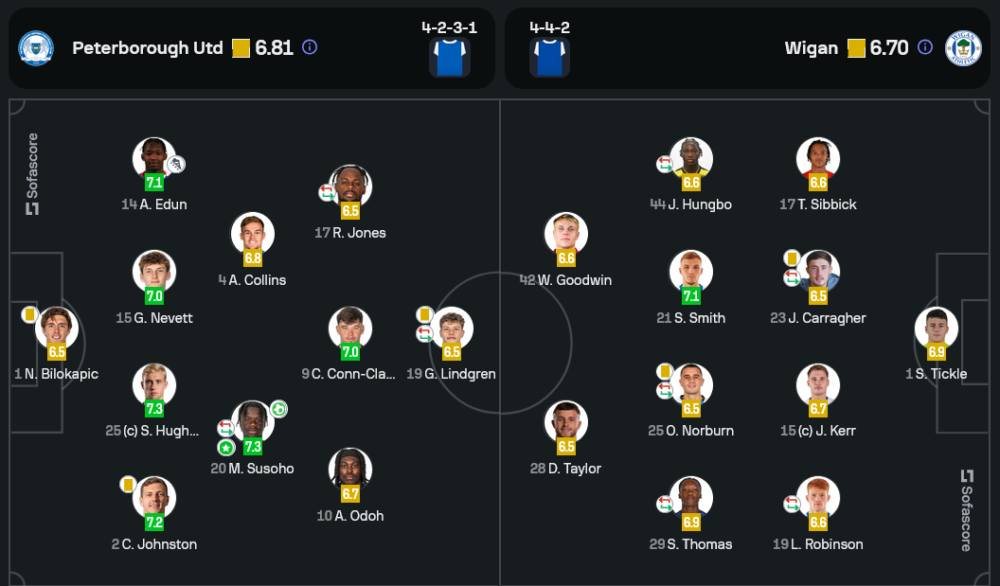Show Wigan rating info icon
The width and height of the screenshot is (1000, 586).
926,47
